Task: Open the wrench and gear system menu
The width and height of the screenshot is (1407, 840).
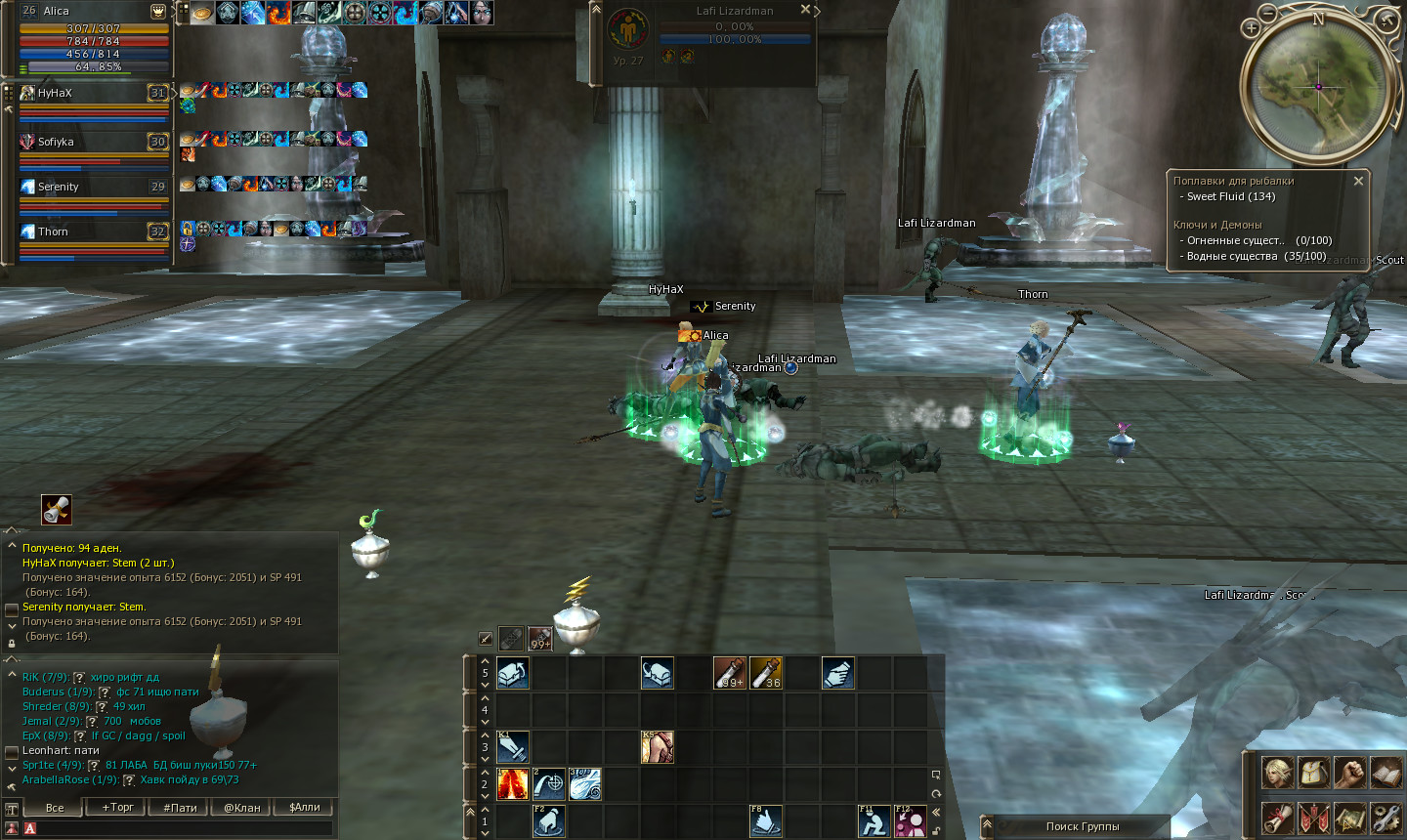Action: (1386, 818)
